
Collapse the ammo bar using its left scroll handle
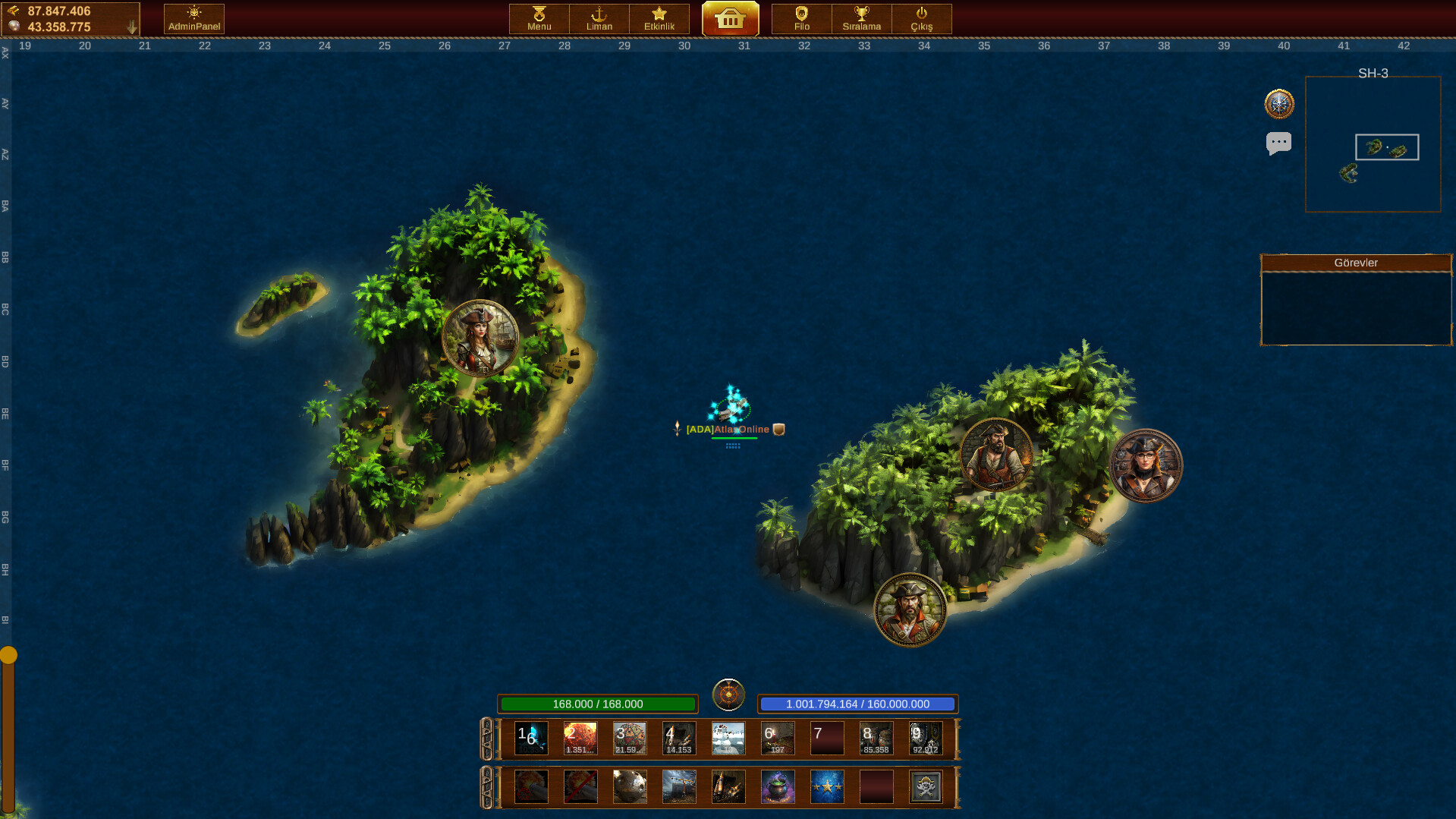[488, 738]
